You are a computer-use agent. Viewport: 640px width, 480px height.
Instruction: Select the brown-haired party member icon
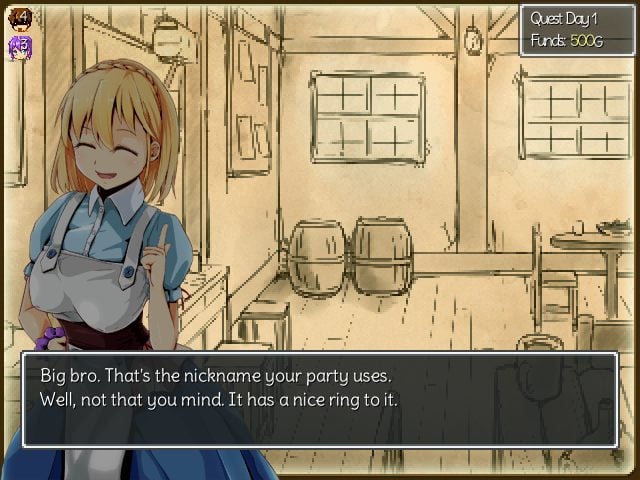click(x=20, y=19)
